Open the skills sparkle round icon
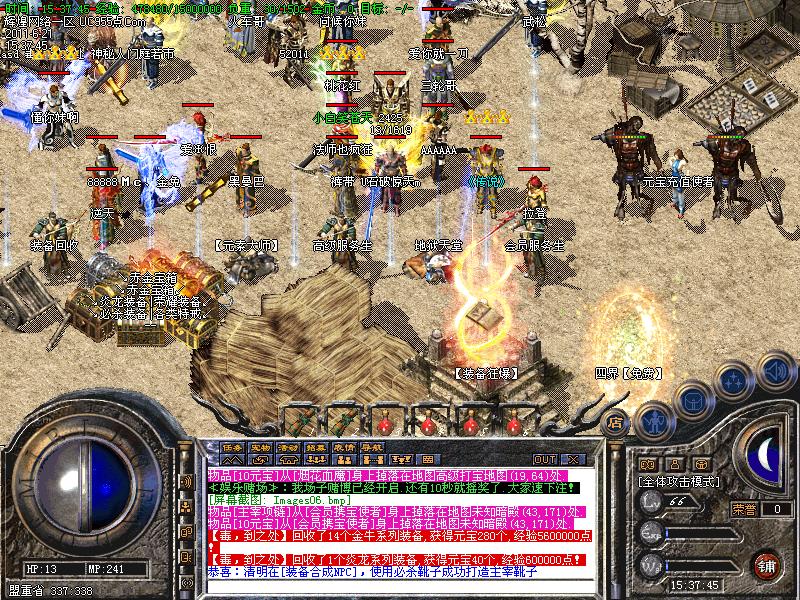 pyautogui.click(x=735, y=381)
